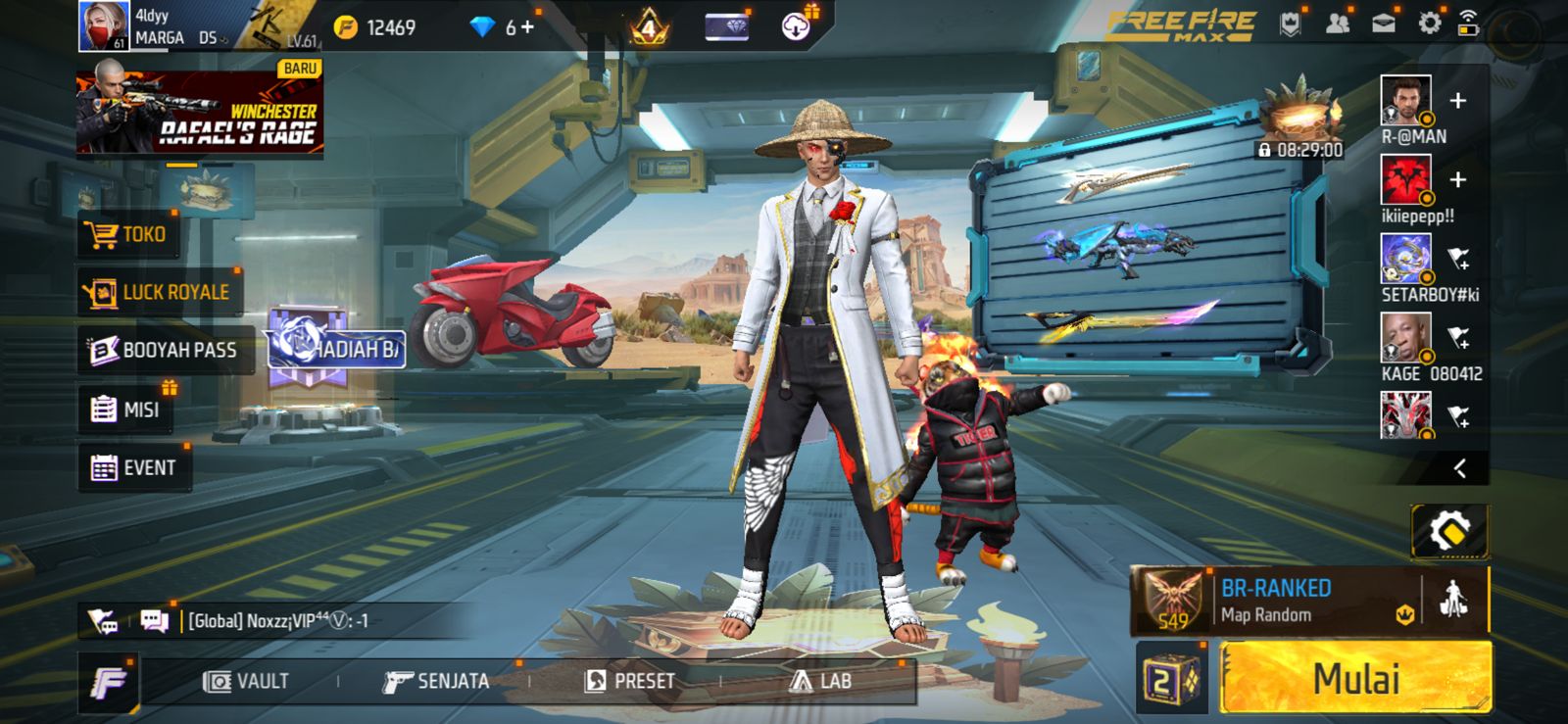Screen dimensions: 1568x724
Task: Open the LAB tab
Action: tap(821, 681)
